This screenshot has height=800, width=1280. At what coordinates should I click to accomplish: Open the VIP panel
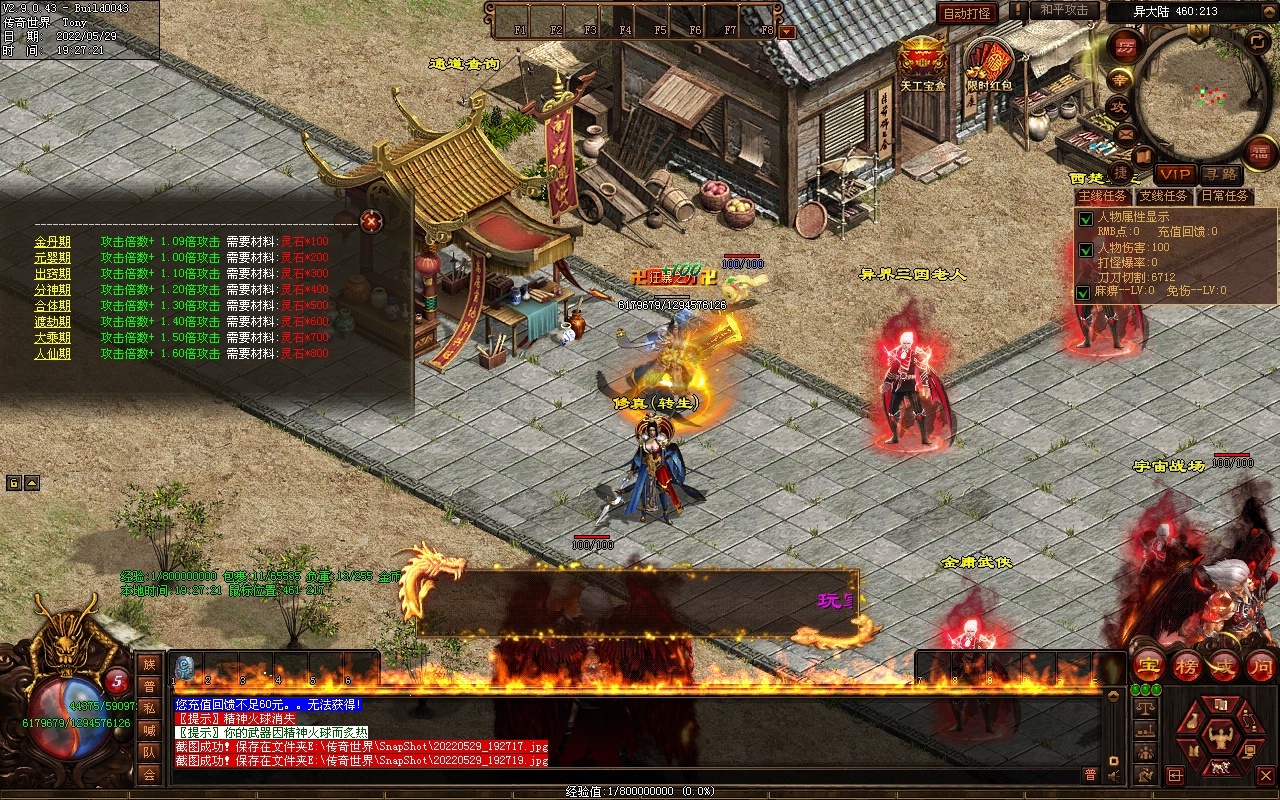[1175, 174]
